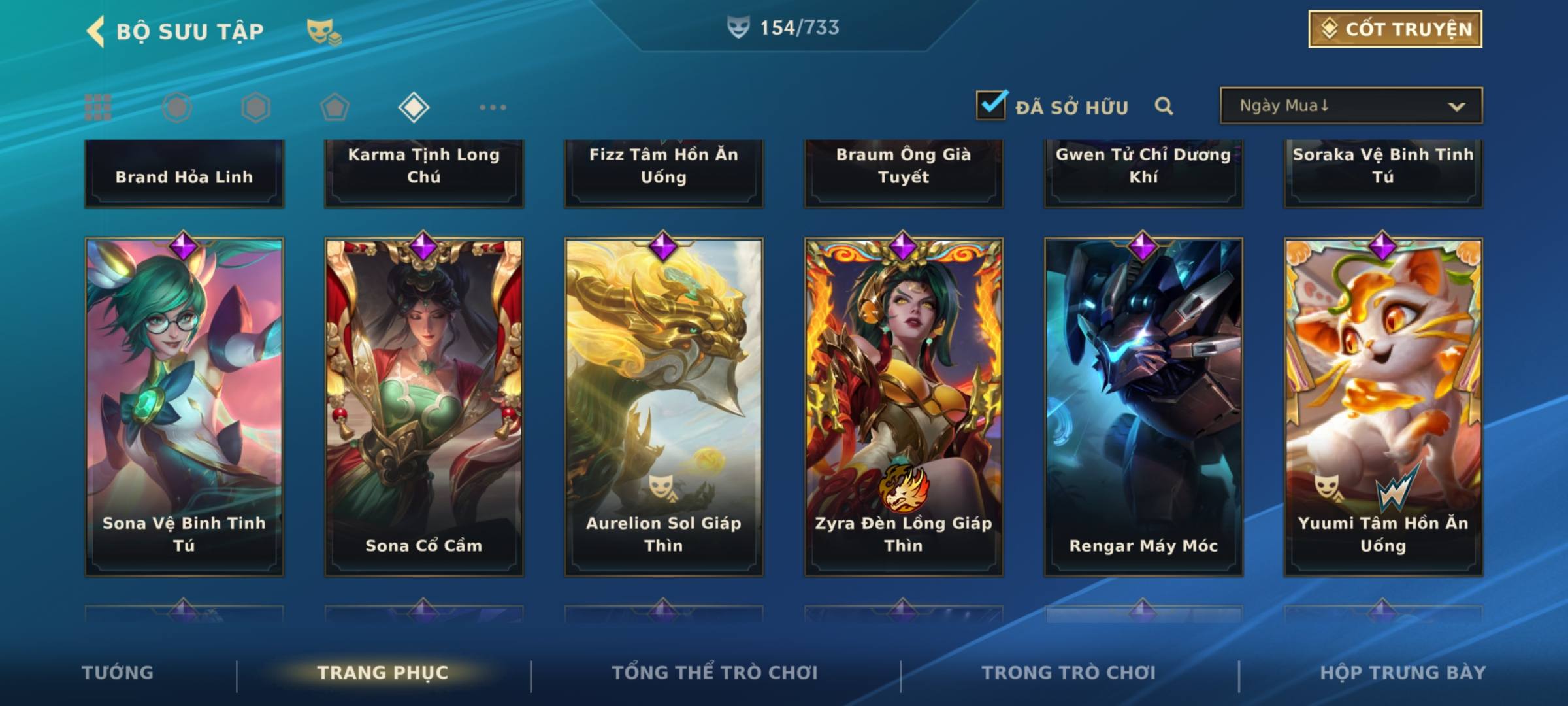Go back from Bộ Sưu Tập screen
The image size is (1568, 706).
(x=96, y=31)
